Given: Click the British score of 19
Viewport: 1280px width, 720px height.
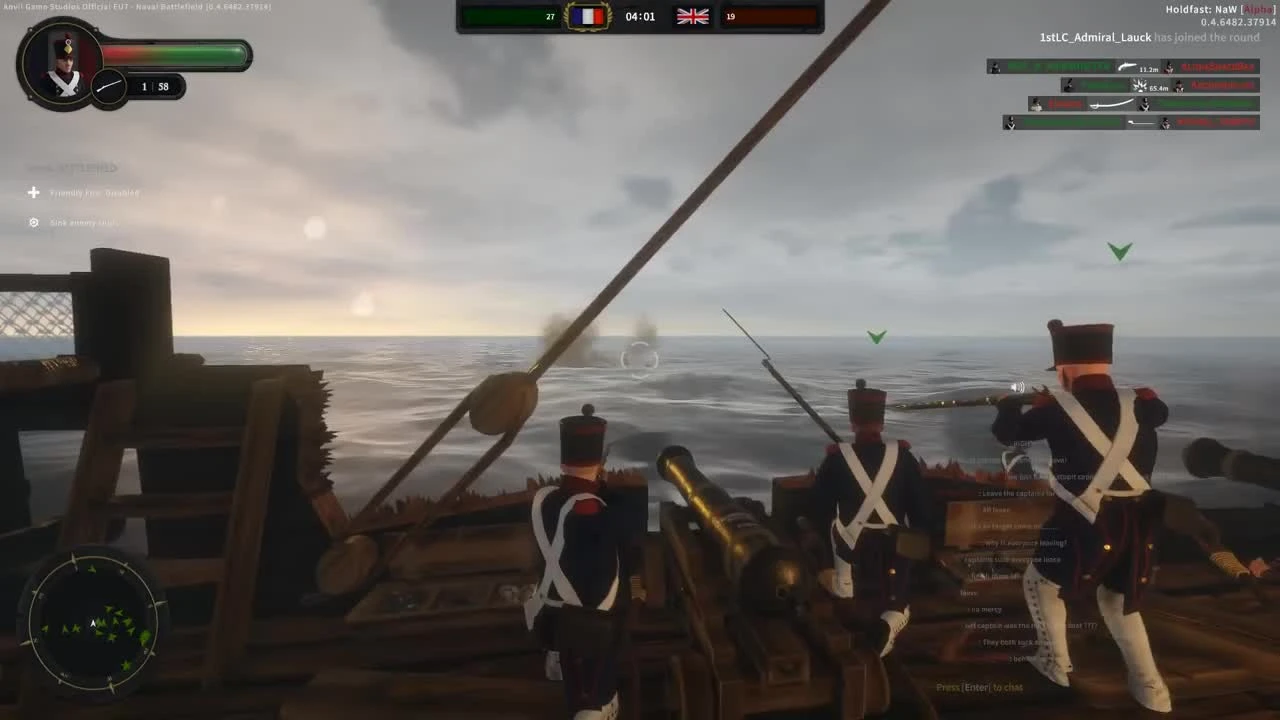Looking at the screenshot, I should 731,16.
